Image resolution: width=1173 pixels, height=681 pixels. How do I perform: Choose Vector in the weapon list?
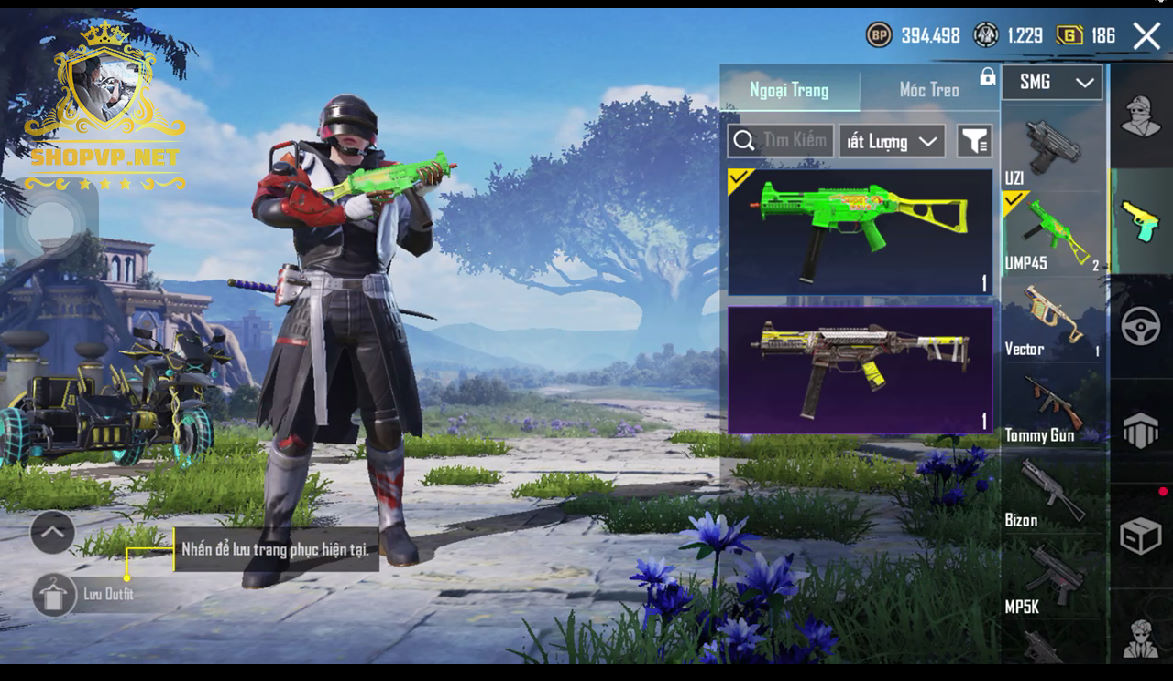point(1052,322)
